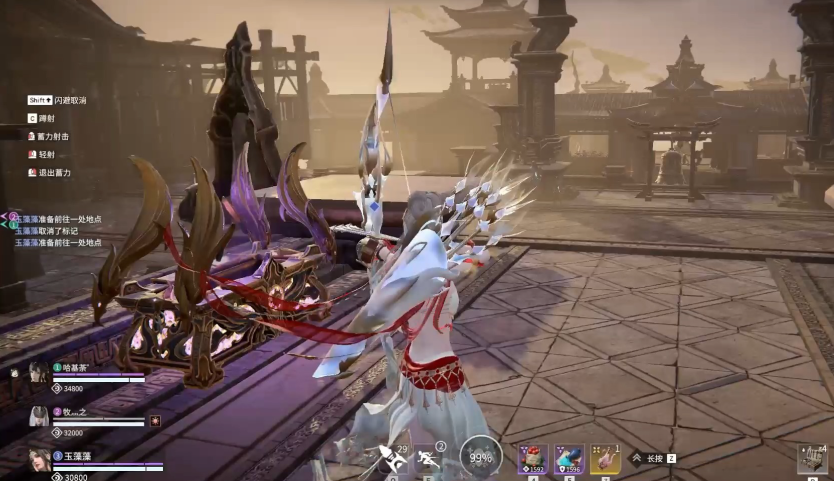Screen dimensions: 834x481
Task: Use the red pouch item numbered 1592
Action: 531,459
